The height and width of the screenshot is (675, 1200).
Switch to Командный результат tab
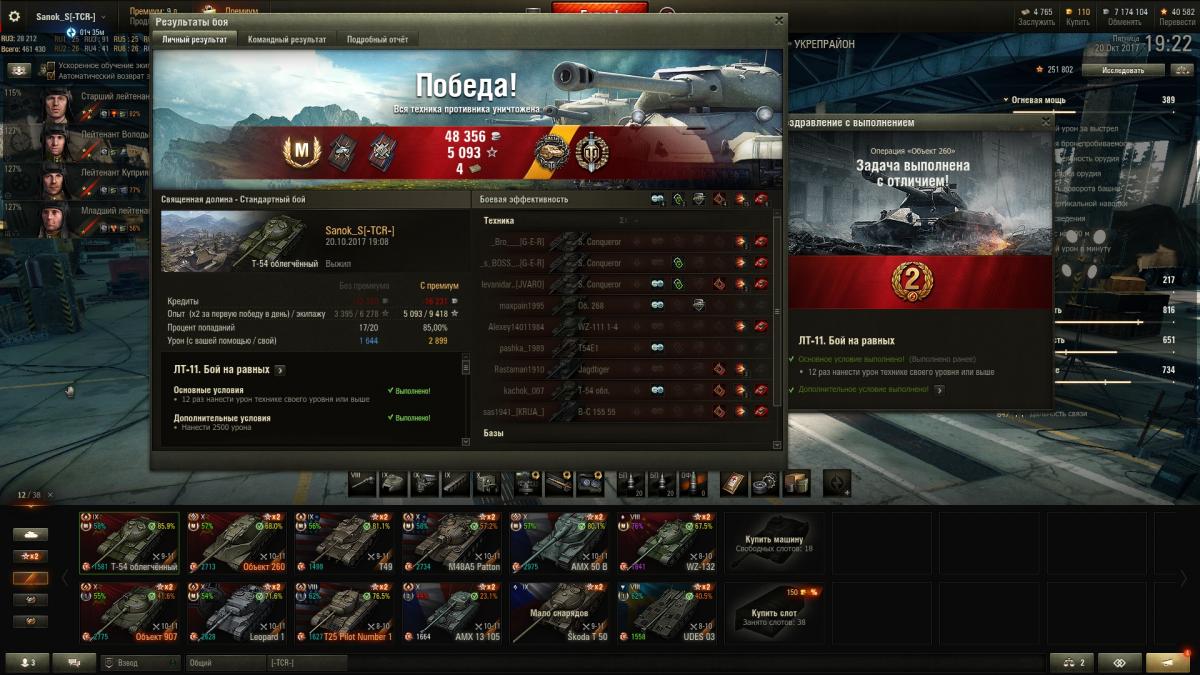(287, 39)
